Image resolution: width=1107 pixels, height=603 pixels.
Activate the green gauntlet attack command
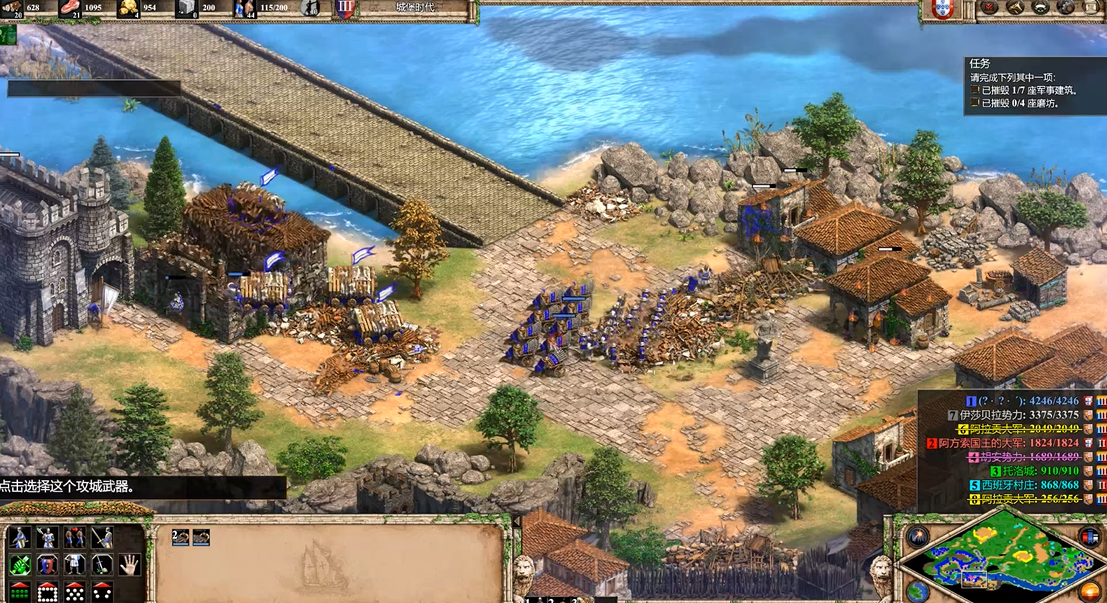pyautogui.click(x=19, y=564)
